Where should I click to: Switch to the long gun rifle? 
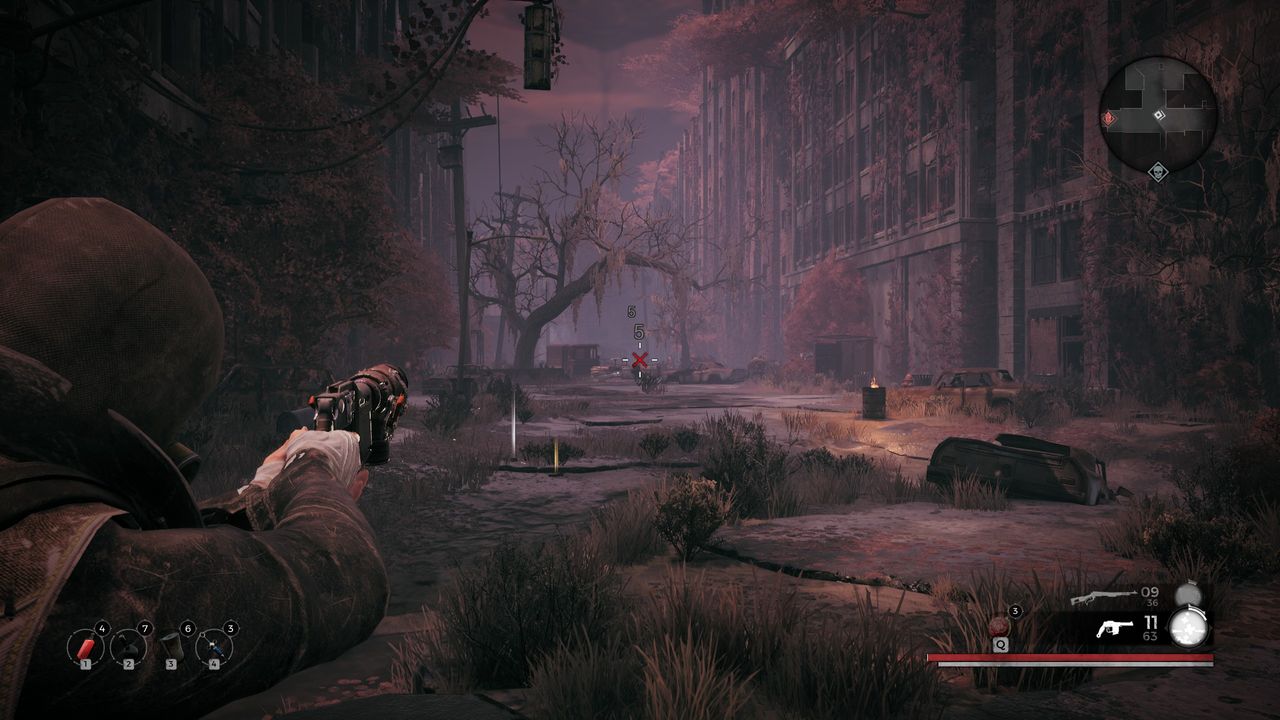(x=1101, y=598)
